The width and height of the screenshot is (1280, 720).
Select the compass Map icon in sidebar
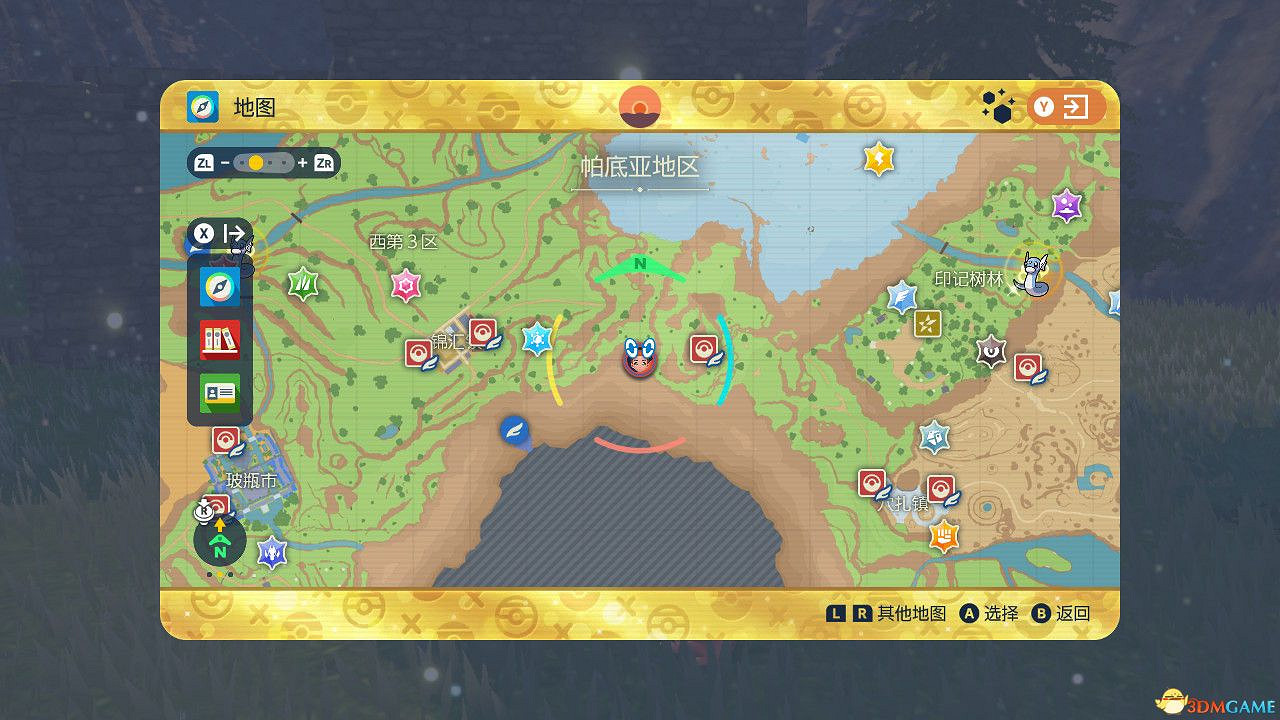(x=219, y=285)
